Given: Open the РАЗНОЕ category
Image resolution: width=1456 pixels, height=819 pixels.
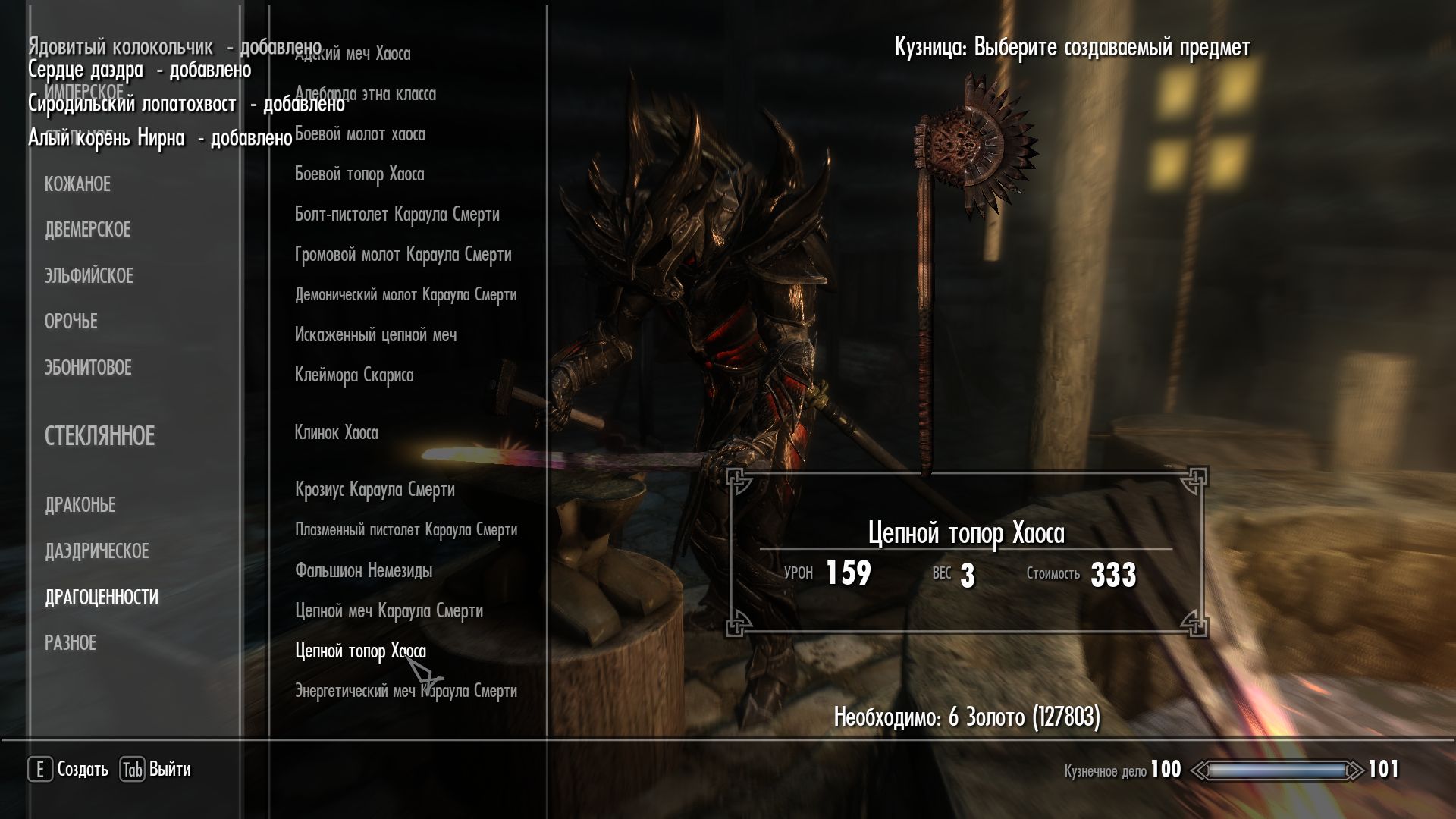Looking at the screenshot, I should click(x=71, y=643).
